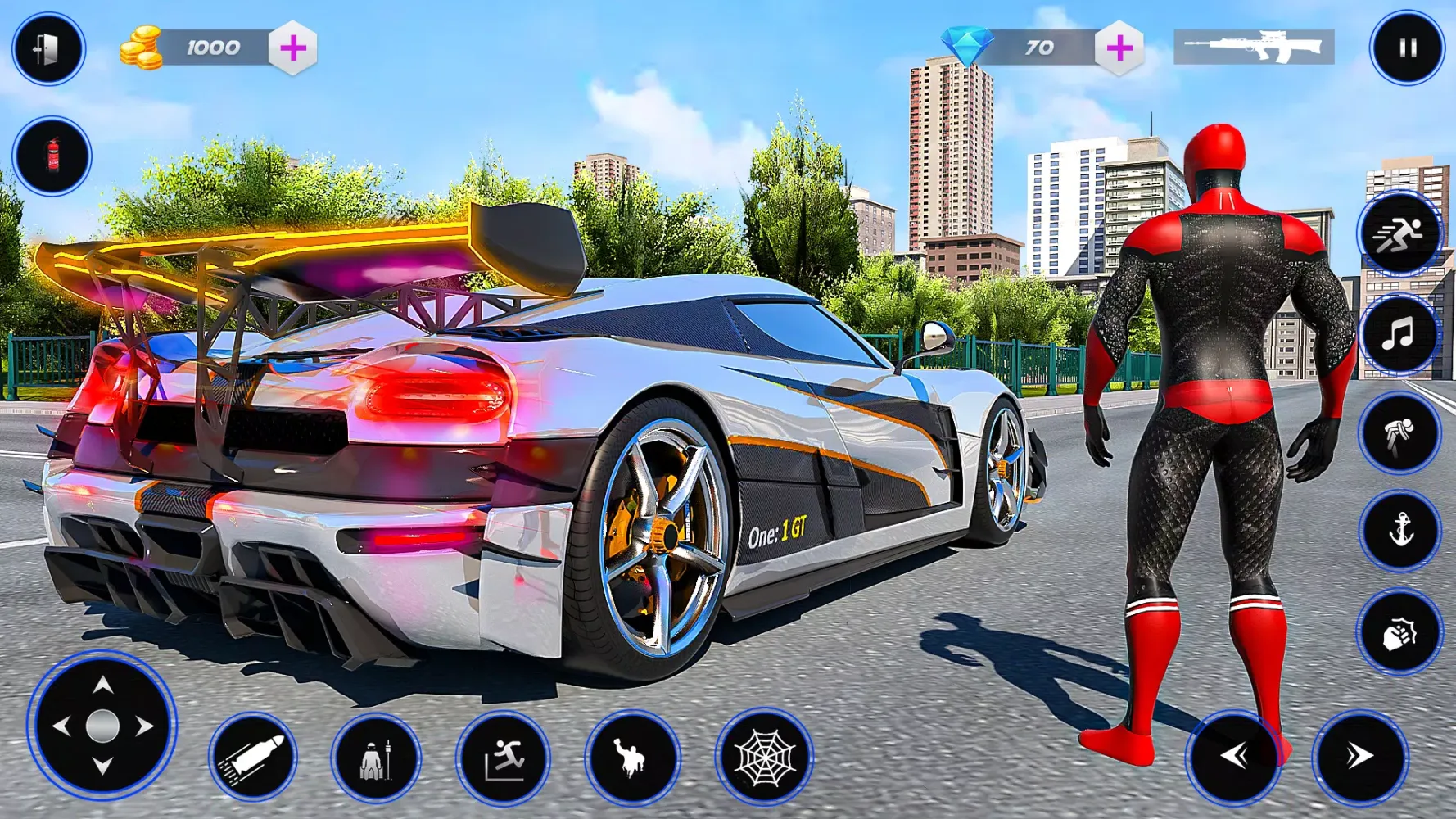Move forward using the joystick up arrow
The image size is (1456, 819).
click(x=102, y=686)
